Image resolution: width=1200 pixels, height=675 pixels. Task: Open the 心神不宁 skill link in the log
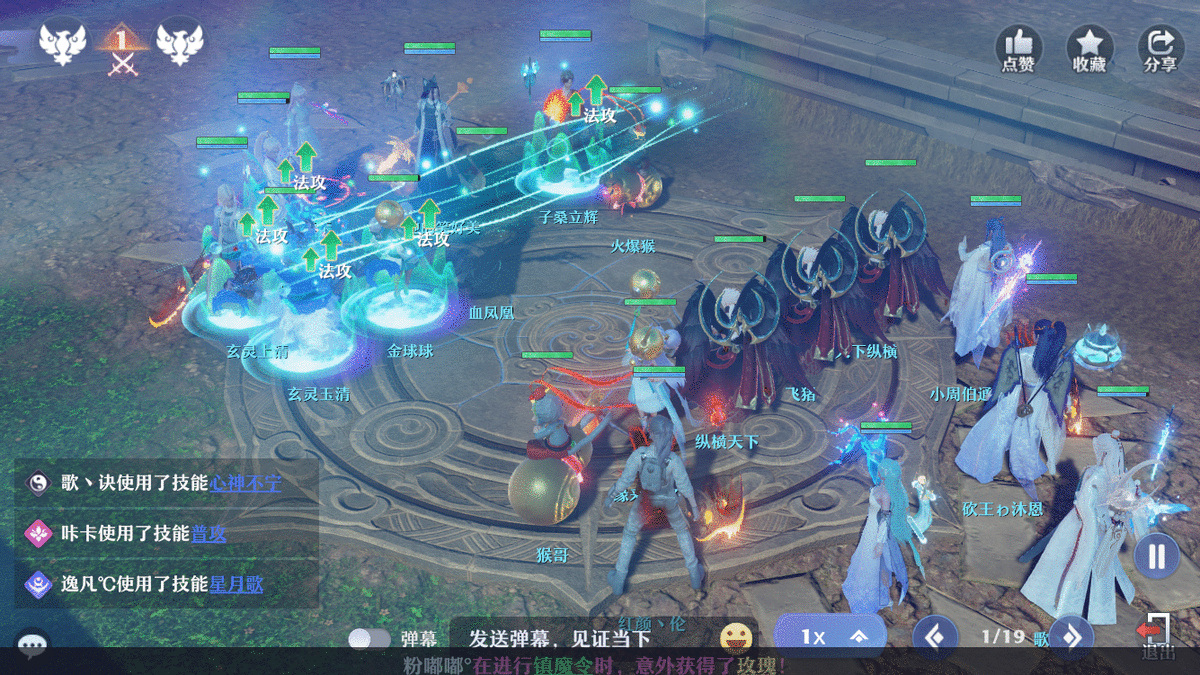pos(245,483)
